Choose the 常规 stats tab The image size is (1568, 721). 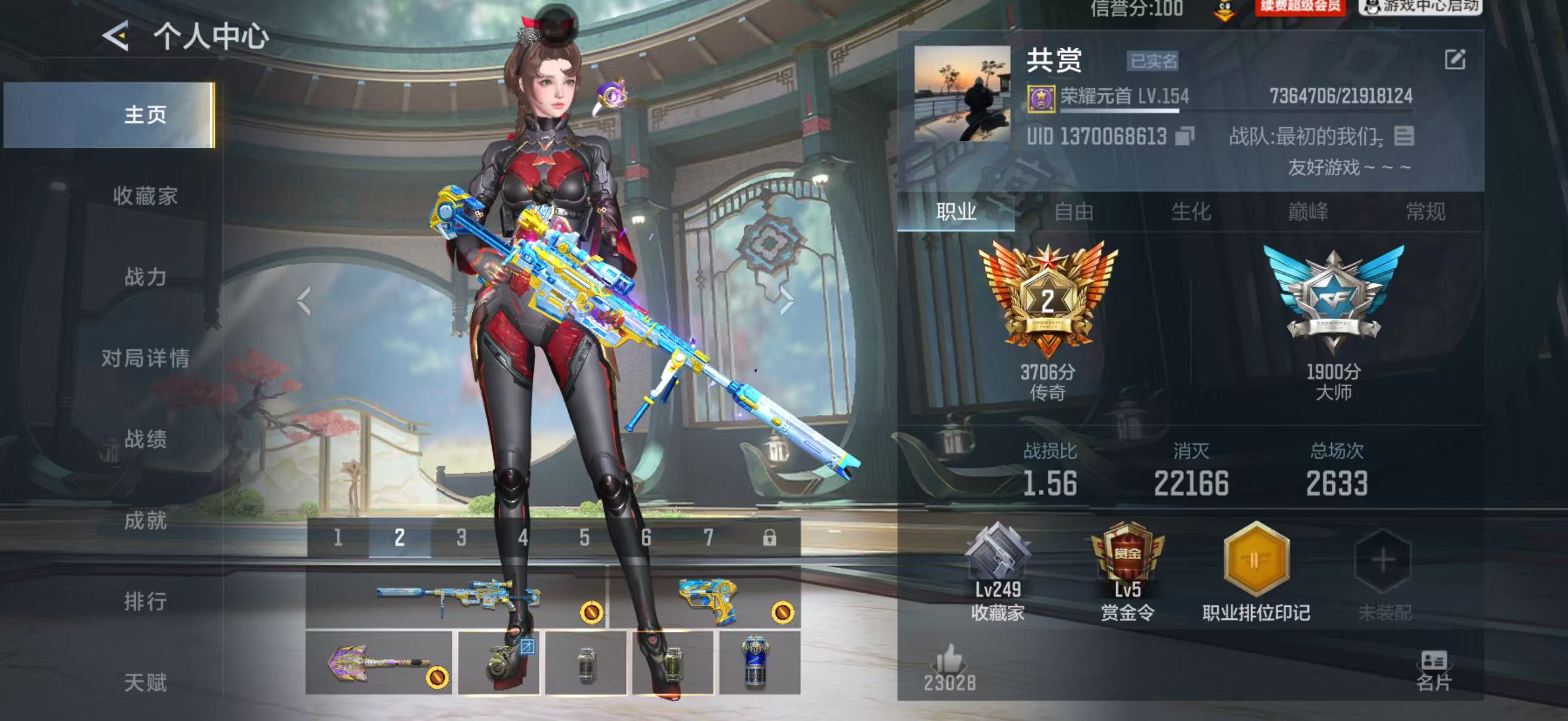[x=1425, y=212]
